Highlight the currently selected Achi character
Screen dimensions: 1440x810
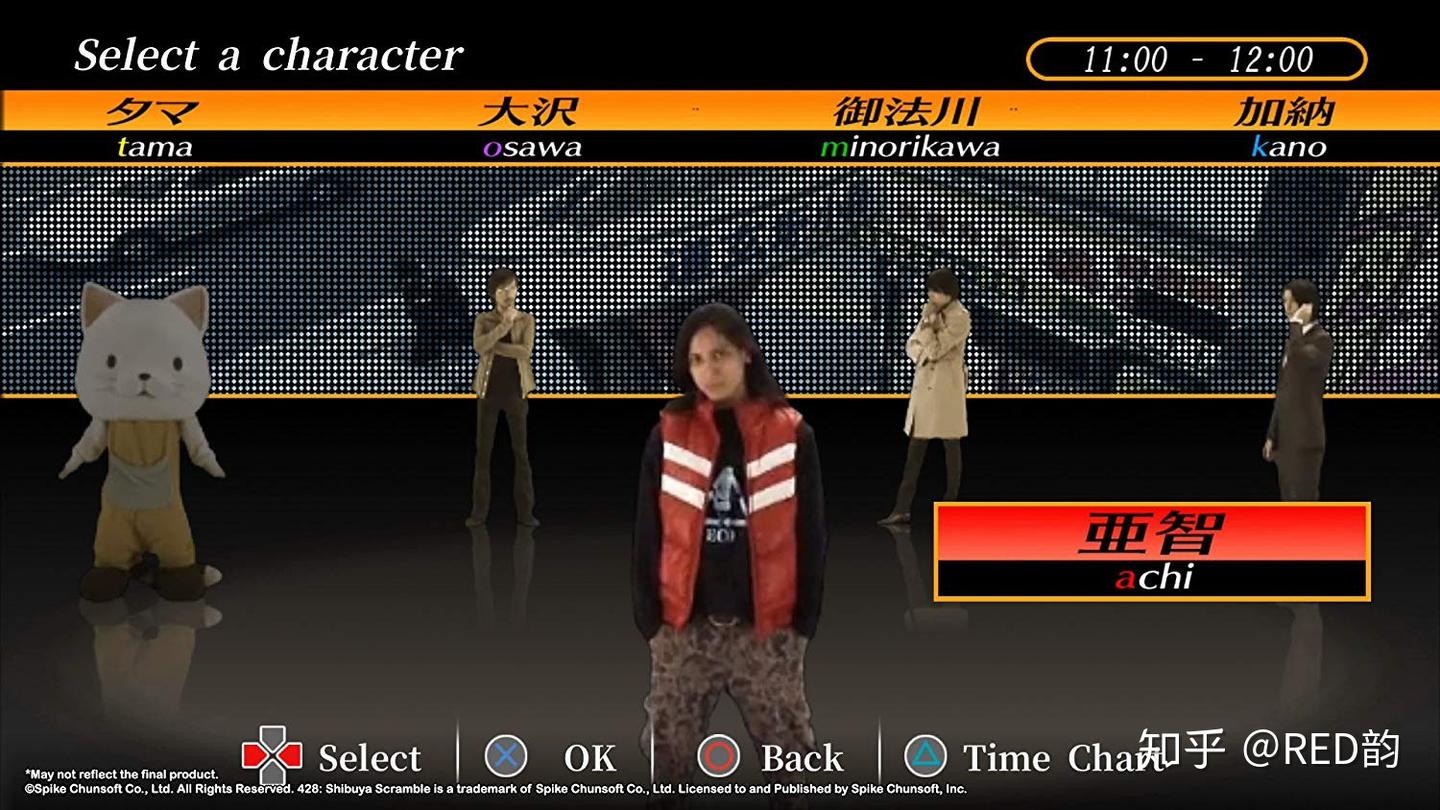pos(720,500)
